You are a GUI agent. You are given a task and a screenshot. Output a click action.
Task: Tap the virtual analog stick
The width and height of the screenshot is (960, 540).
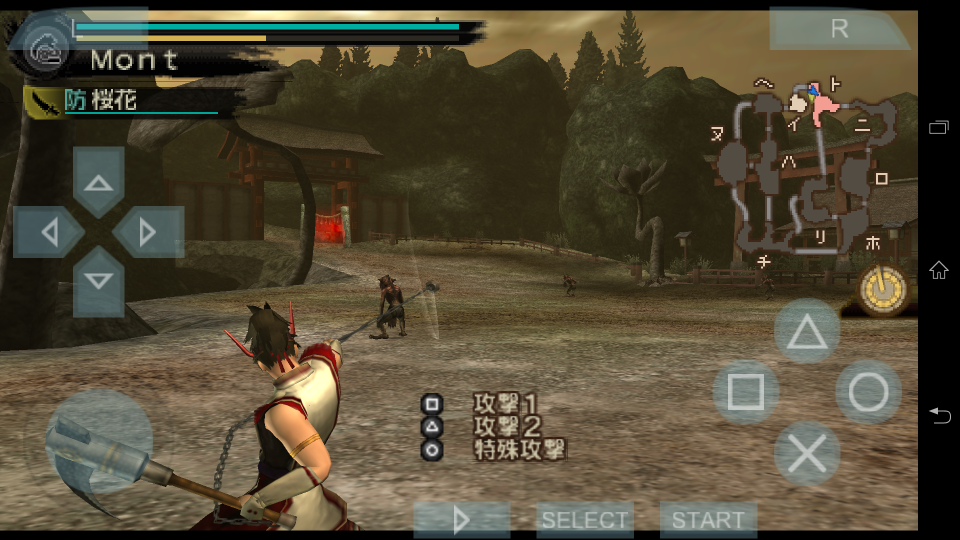(x=99, y=440)
